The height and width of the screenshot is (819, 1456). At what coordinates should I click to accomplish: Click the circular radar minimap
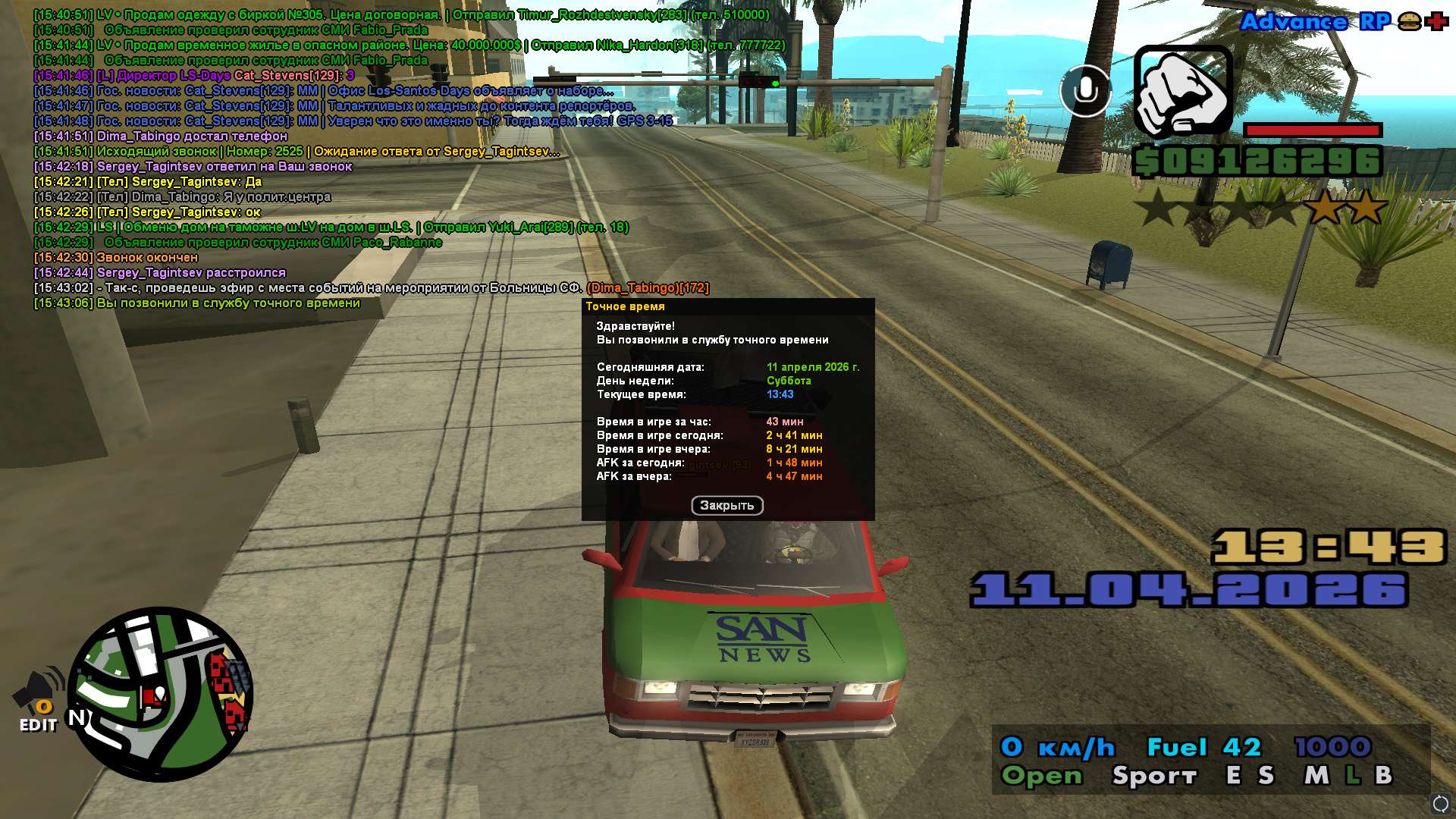coord(160,694)
